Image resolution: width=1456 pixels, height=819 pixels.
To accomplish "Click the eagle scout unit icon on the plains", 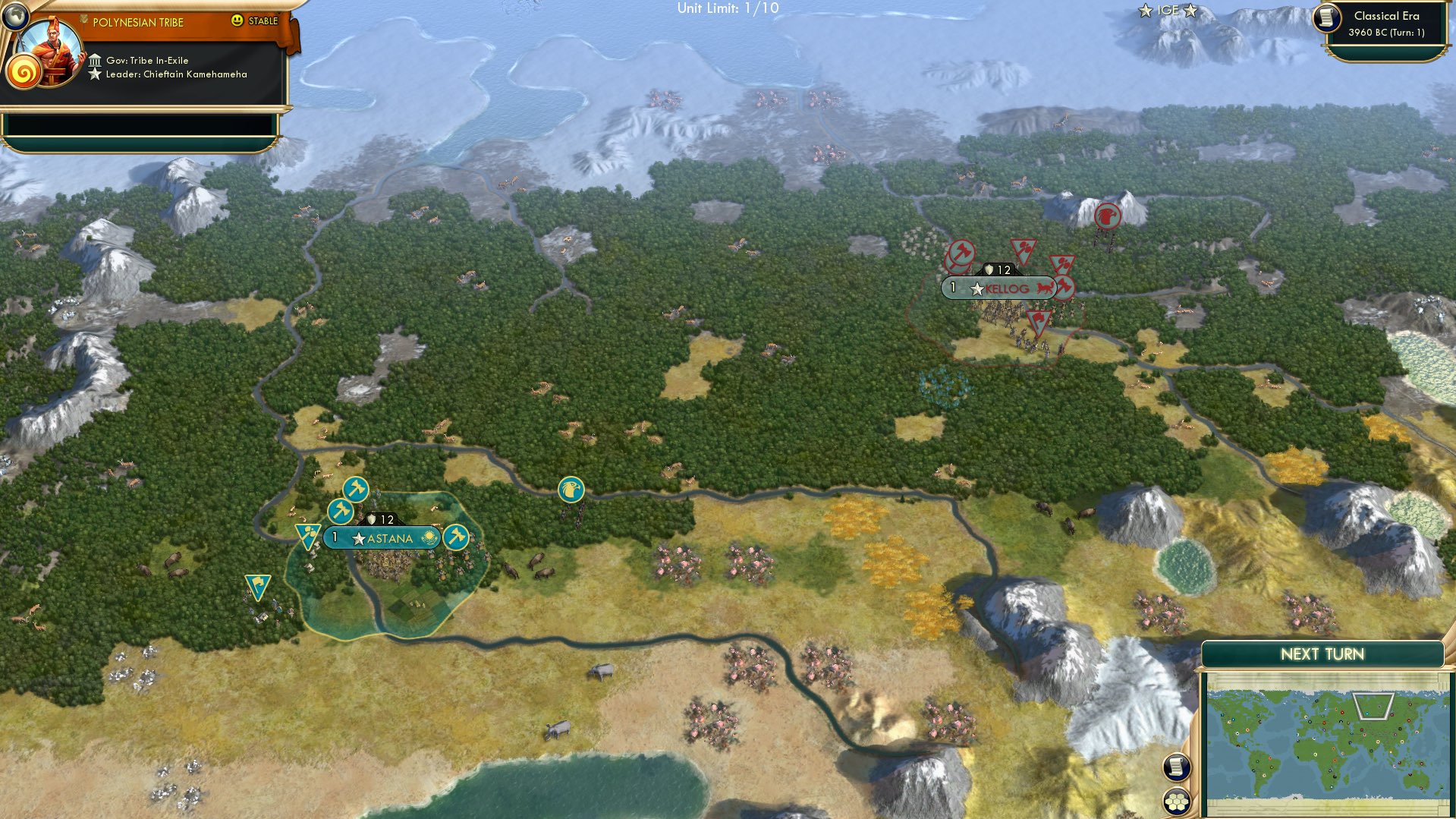I will coord(571,491).
